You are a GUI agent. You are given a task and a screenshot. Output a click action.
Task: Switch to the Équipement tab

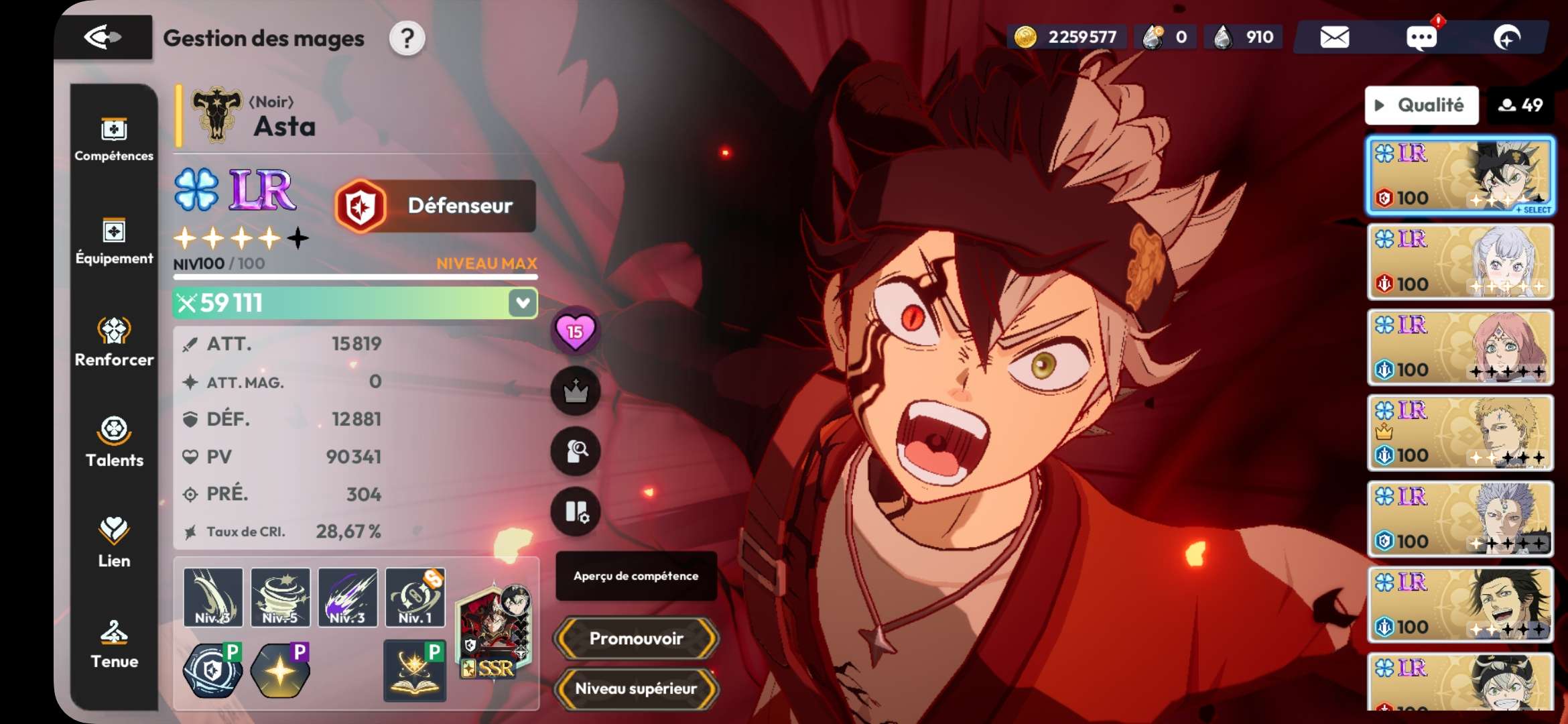click(x=114, y=241)
